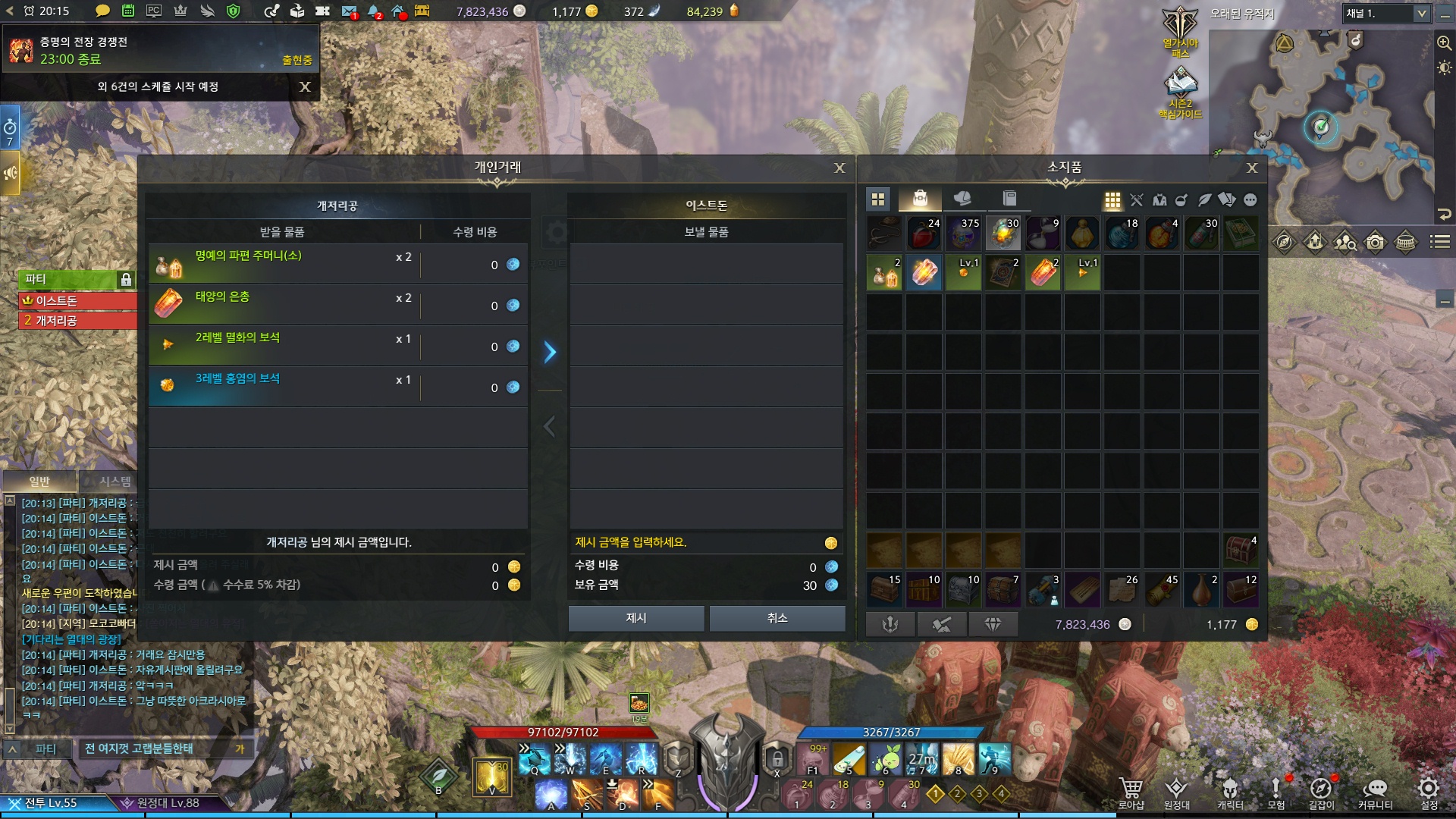Open the 로아샵 shop menu
This screenshot has height=819, width=1456.
[1131, 792]
